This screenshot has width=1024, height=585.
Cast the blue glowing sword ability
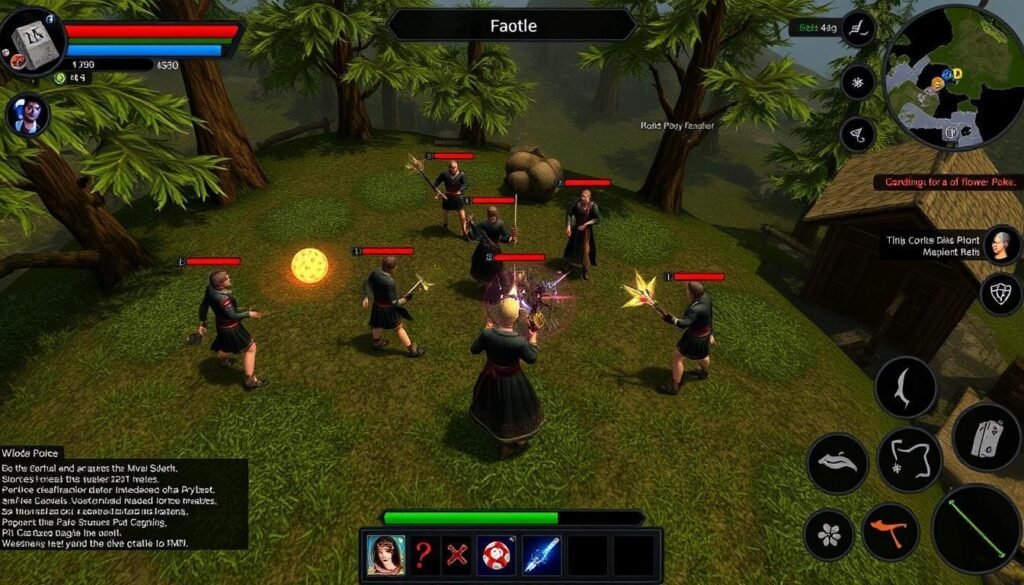541,554
